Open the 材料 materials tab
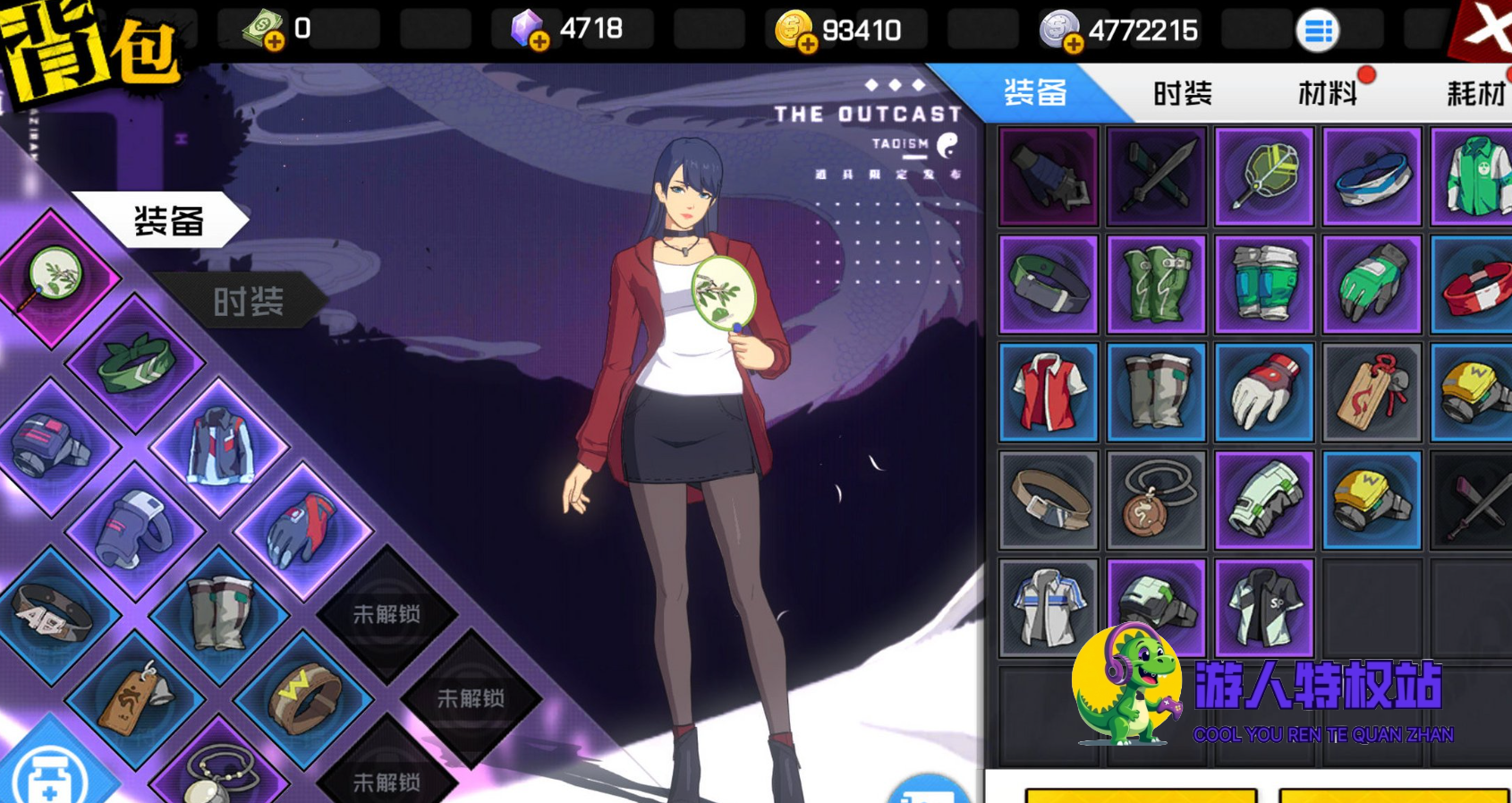This screenshot has width=1512, height=803. tap(1328, 93)
